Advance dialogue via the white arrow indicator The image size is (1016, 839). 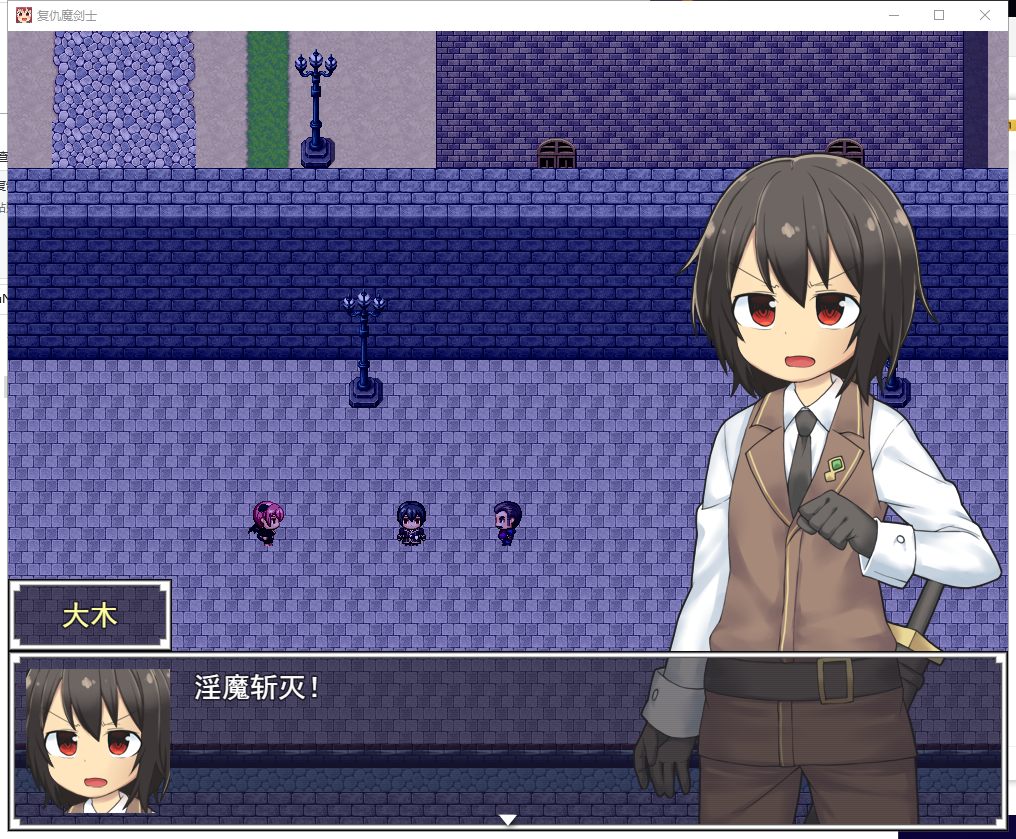(507, 820)
